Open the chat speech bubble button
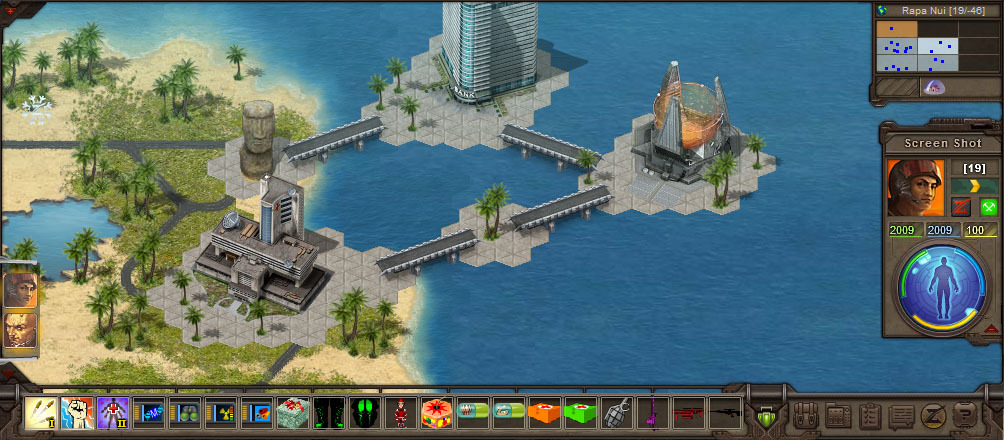The width and height of the screenshot is (1004, 440). click(x=902, y=414)
